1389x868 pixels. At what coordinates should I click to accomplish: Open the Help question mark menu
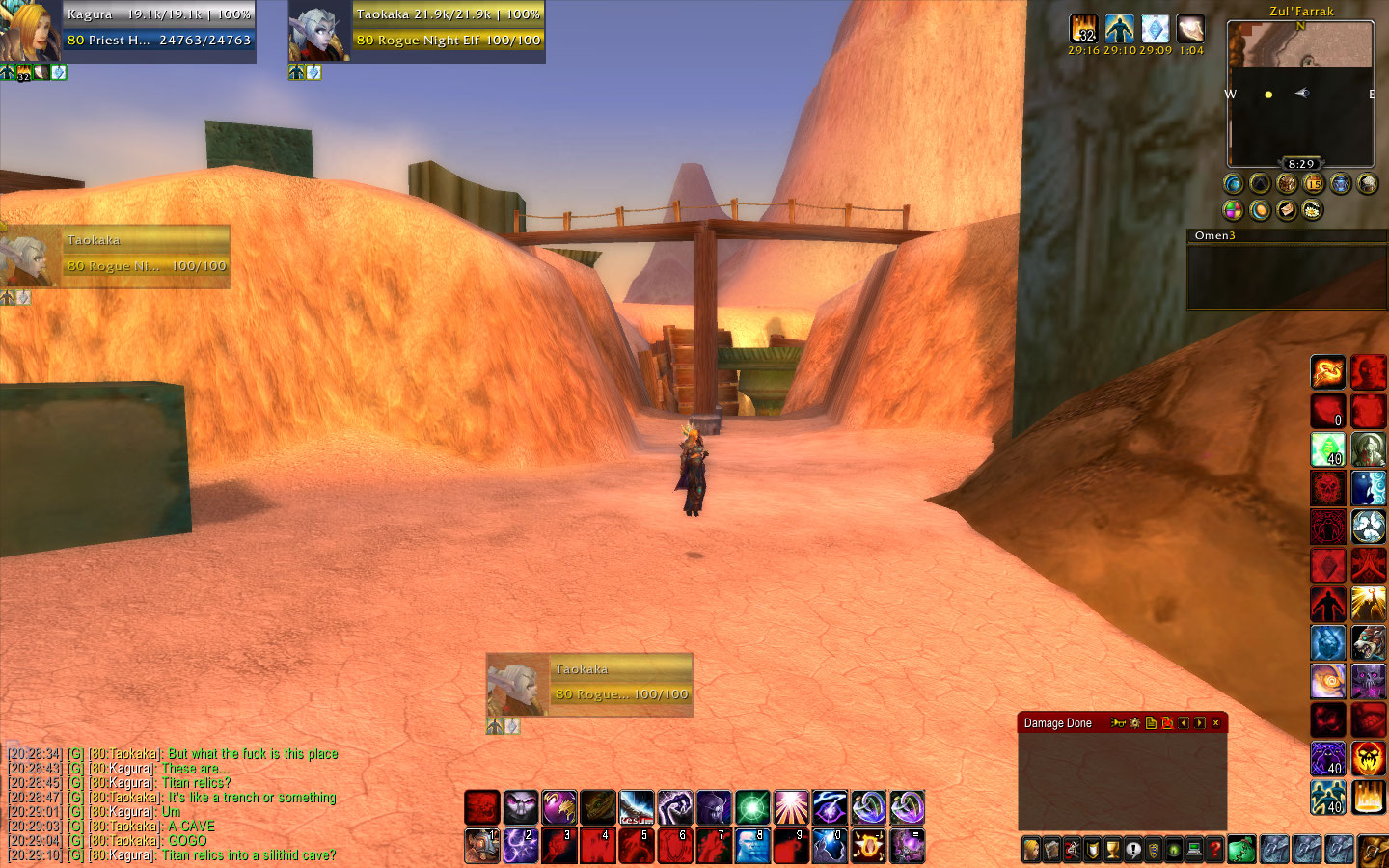pyautogui.click(x=1215, y=850)
